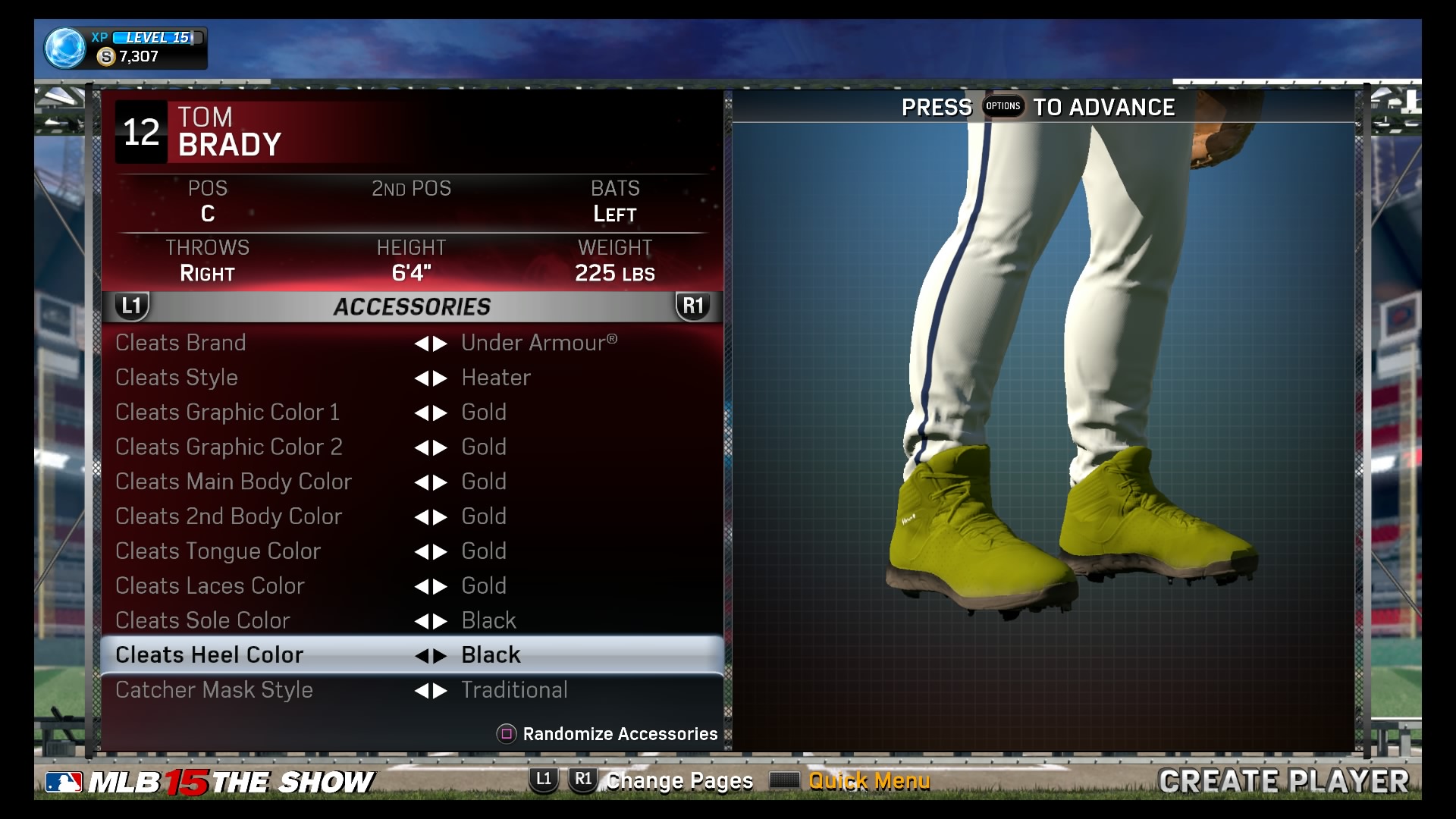Click the Accessories page header
Viewport: 1456px width, 819px height.
[x=412, y=306]
